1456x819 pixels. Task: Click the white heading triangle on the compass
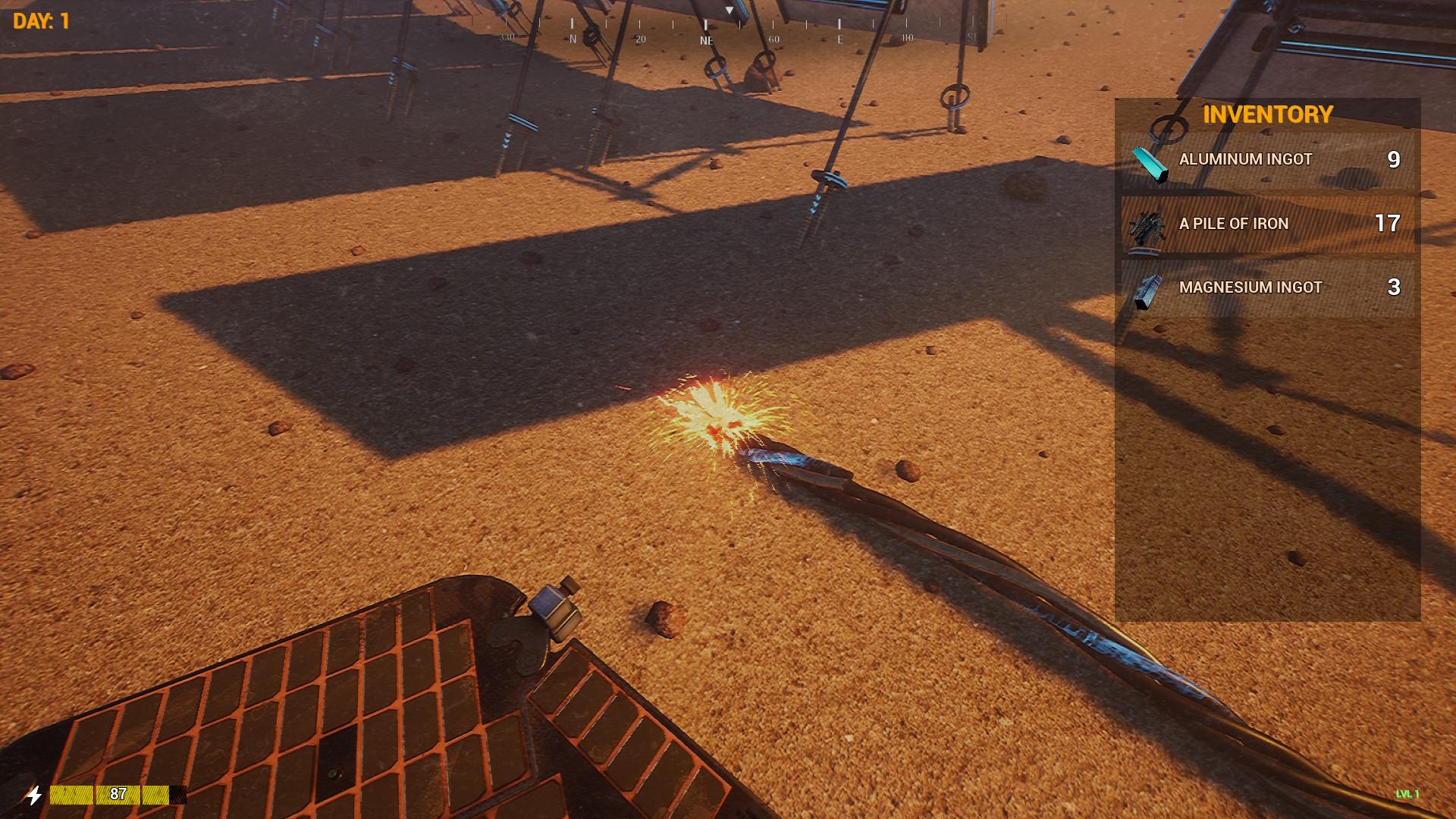click(728, 11)
